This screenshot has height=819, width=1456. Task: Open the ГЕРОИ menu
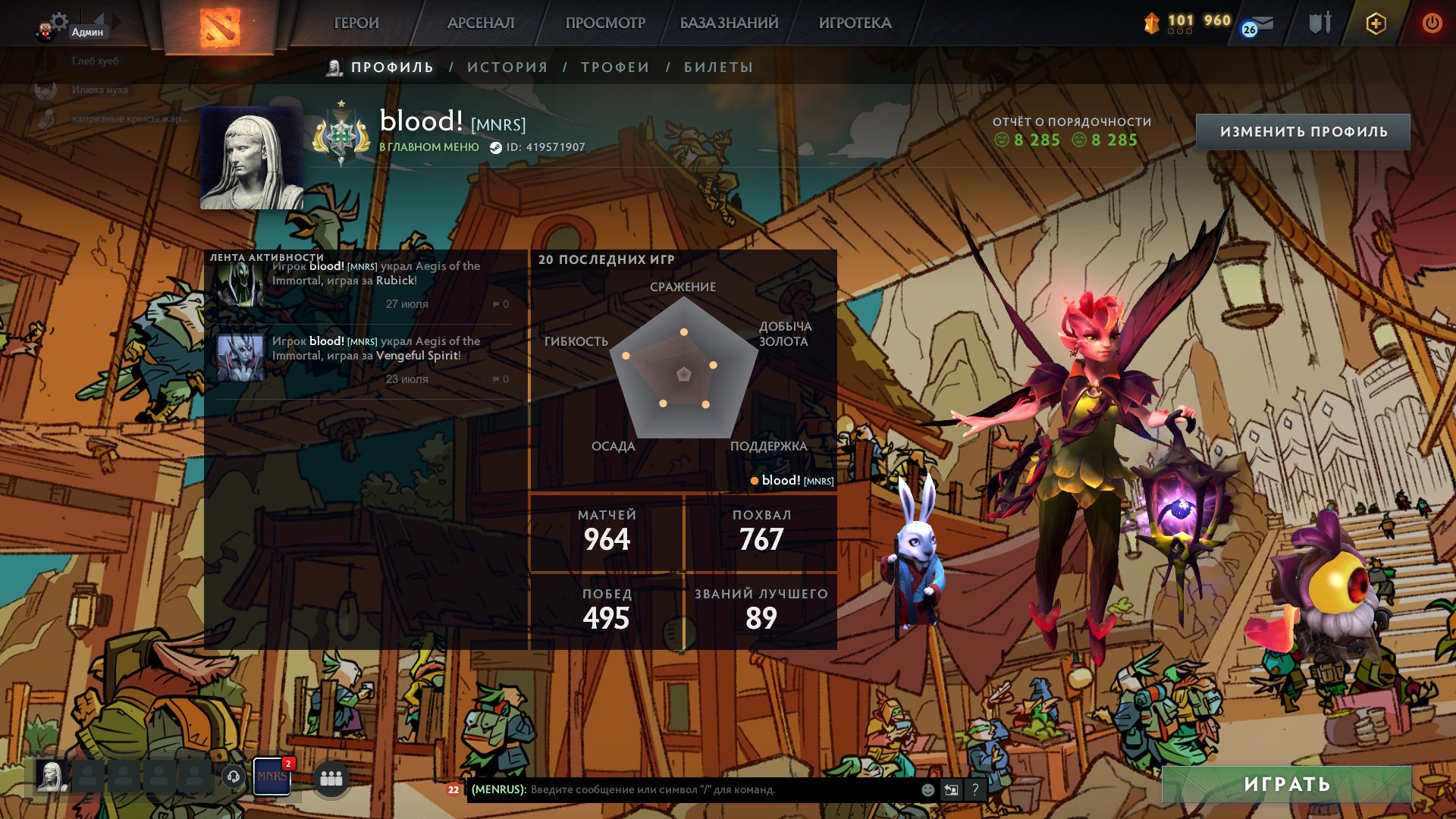click(357, 24)
